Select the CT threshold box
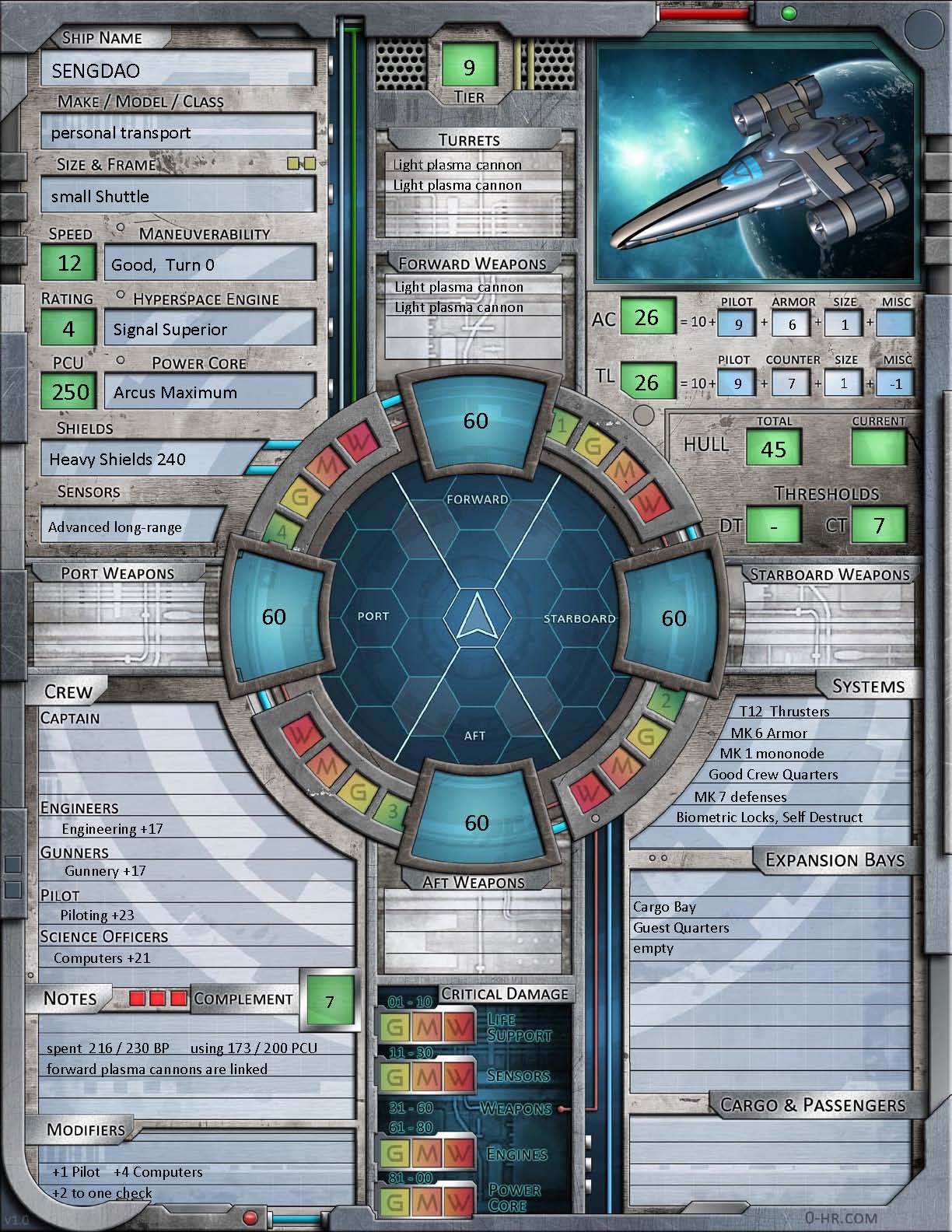The height and width of the screenshot is (1232, 952). pyautogui.click(x=879, y=526)
